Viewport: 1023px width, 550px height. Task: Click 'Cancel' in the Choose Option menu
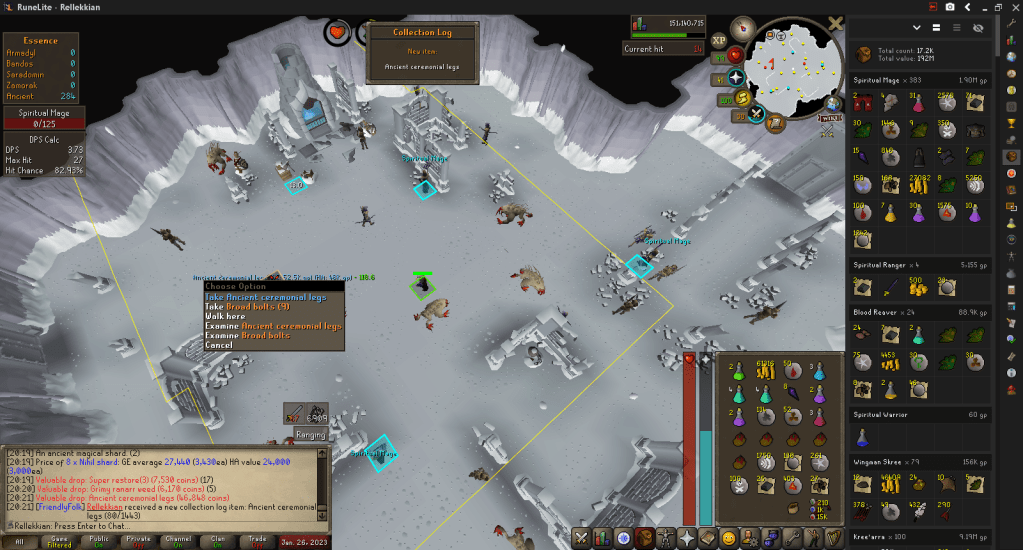pos(218,345)
